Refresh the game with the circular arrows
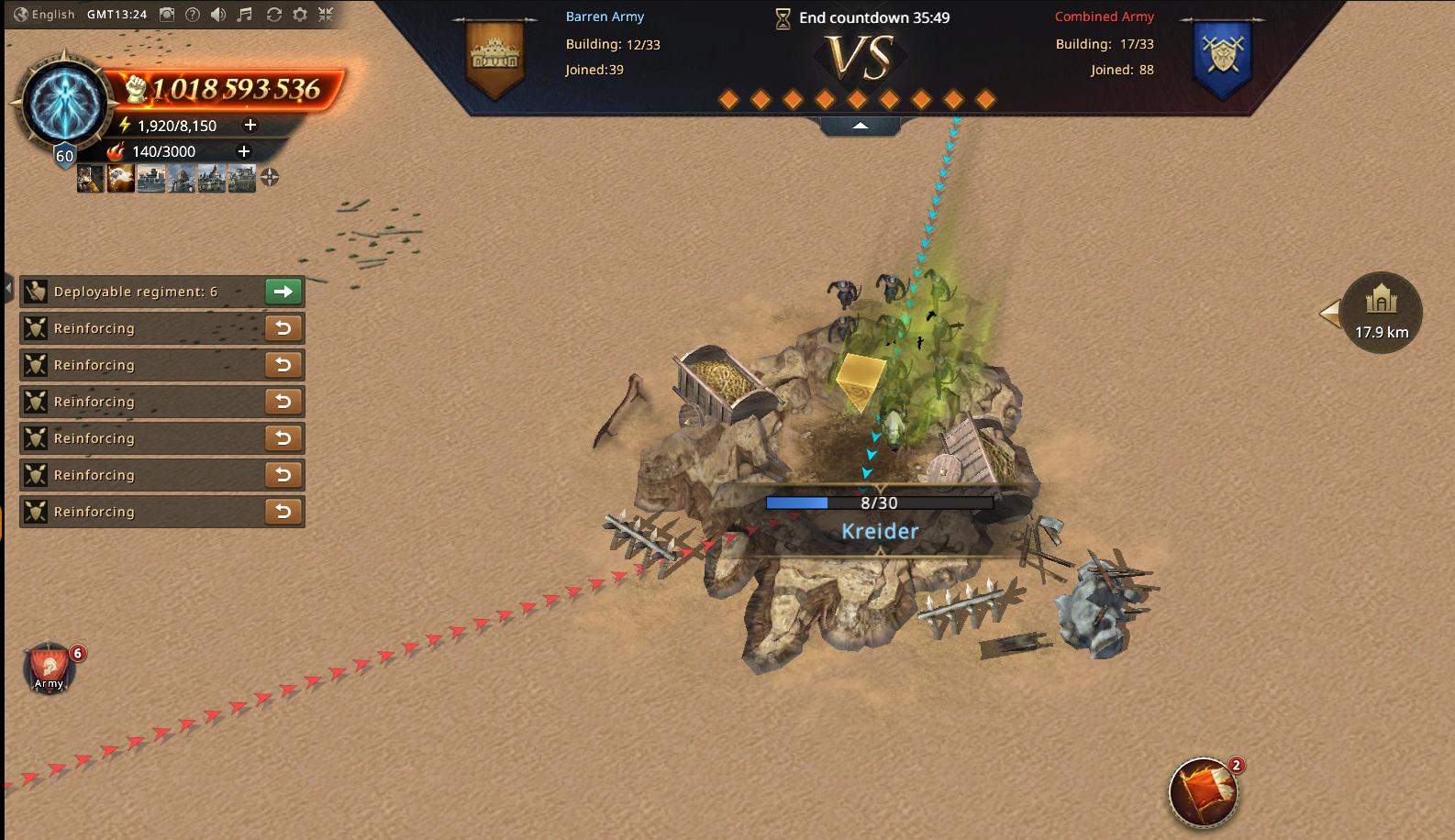Screen dimensions: 1455x840 click(273, 15)
